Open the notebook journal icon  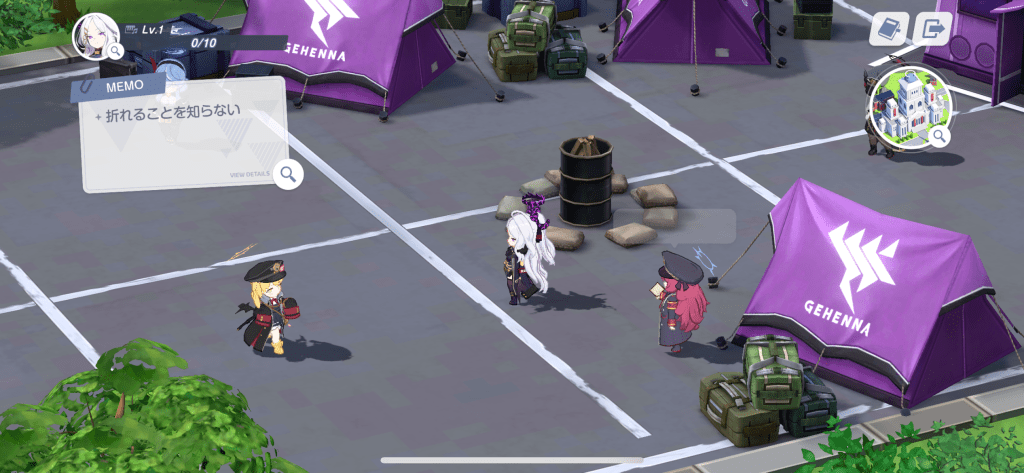887,29
